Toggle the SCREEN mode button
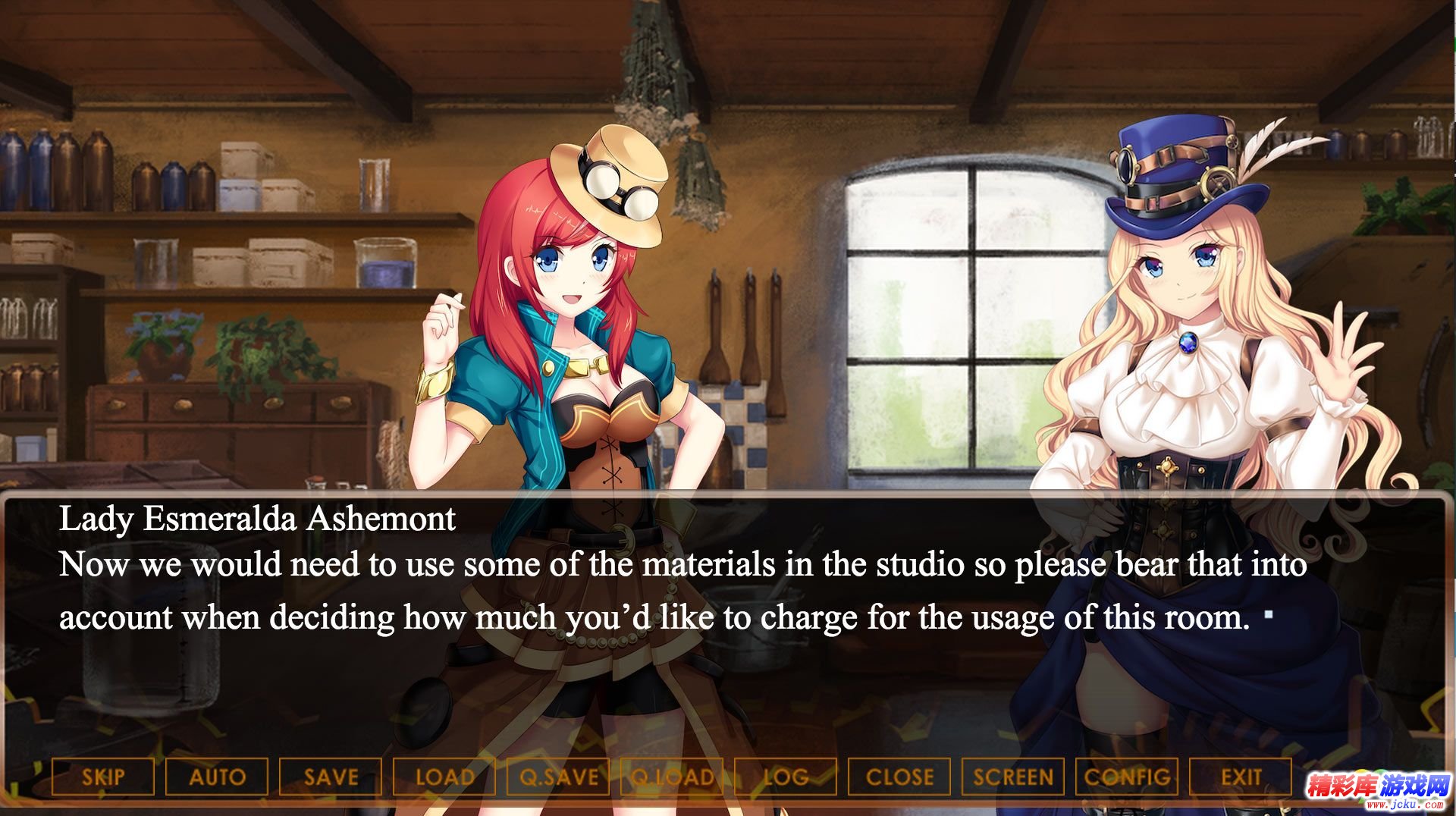This screenshot has width=1456, height=816. pos(1013,777)
